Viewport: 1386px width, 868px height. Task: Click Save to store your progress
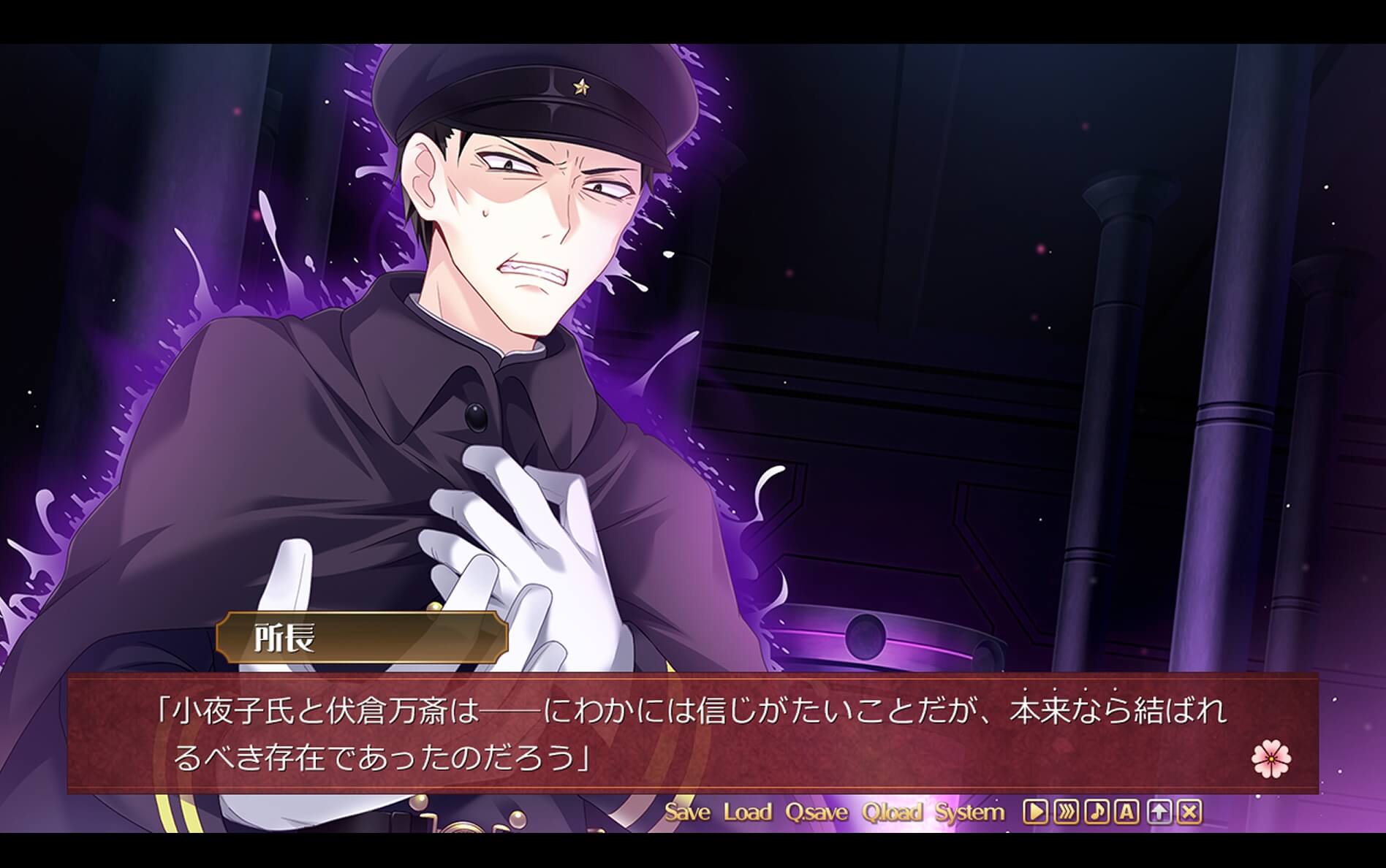(x=688, y=811)
